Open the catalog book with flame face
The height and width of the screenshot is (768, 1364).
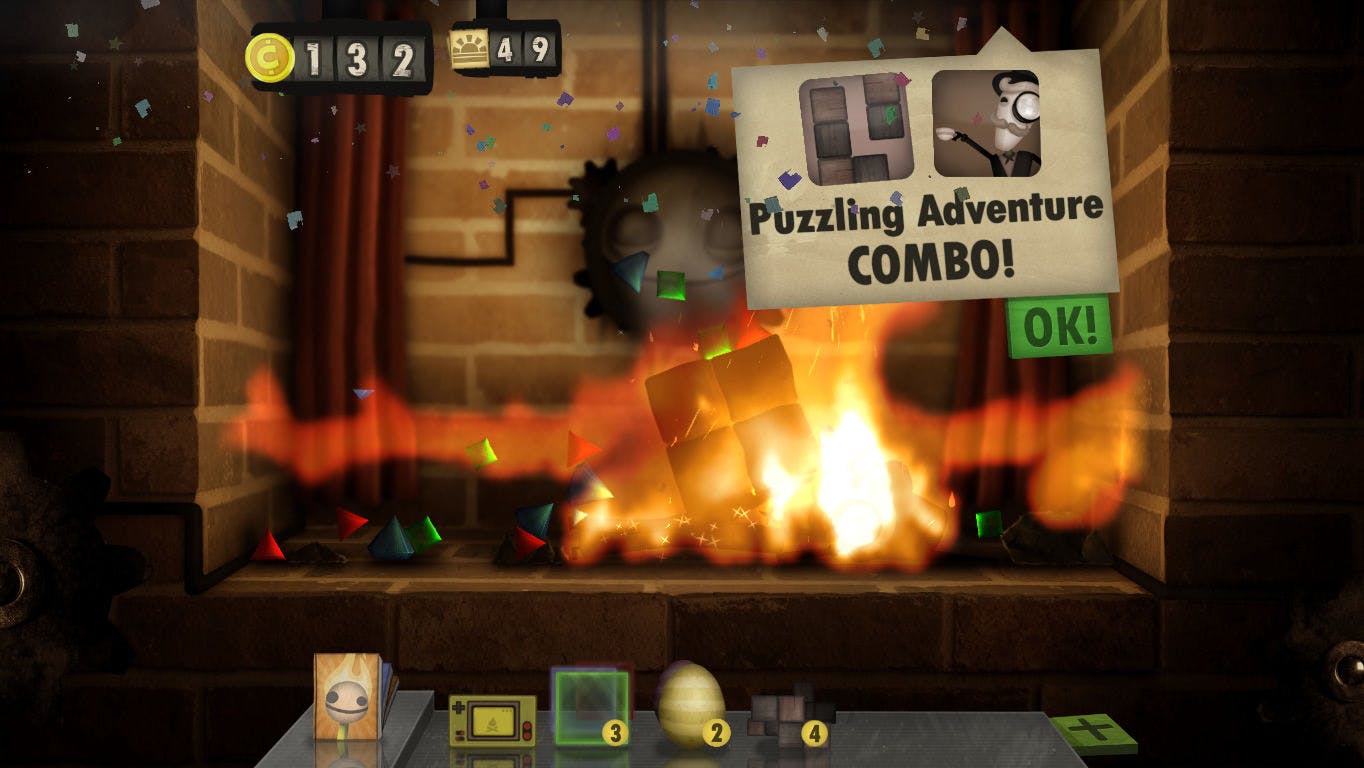coord(349,695)
